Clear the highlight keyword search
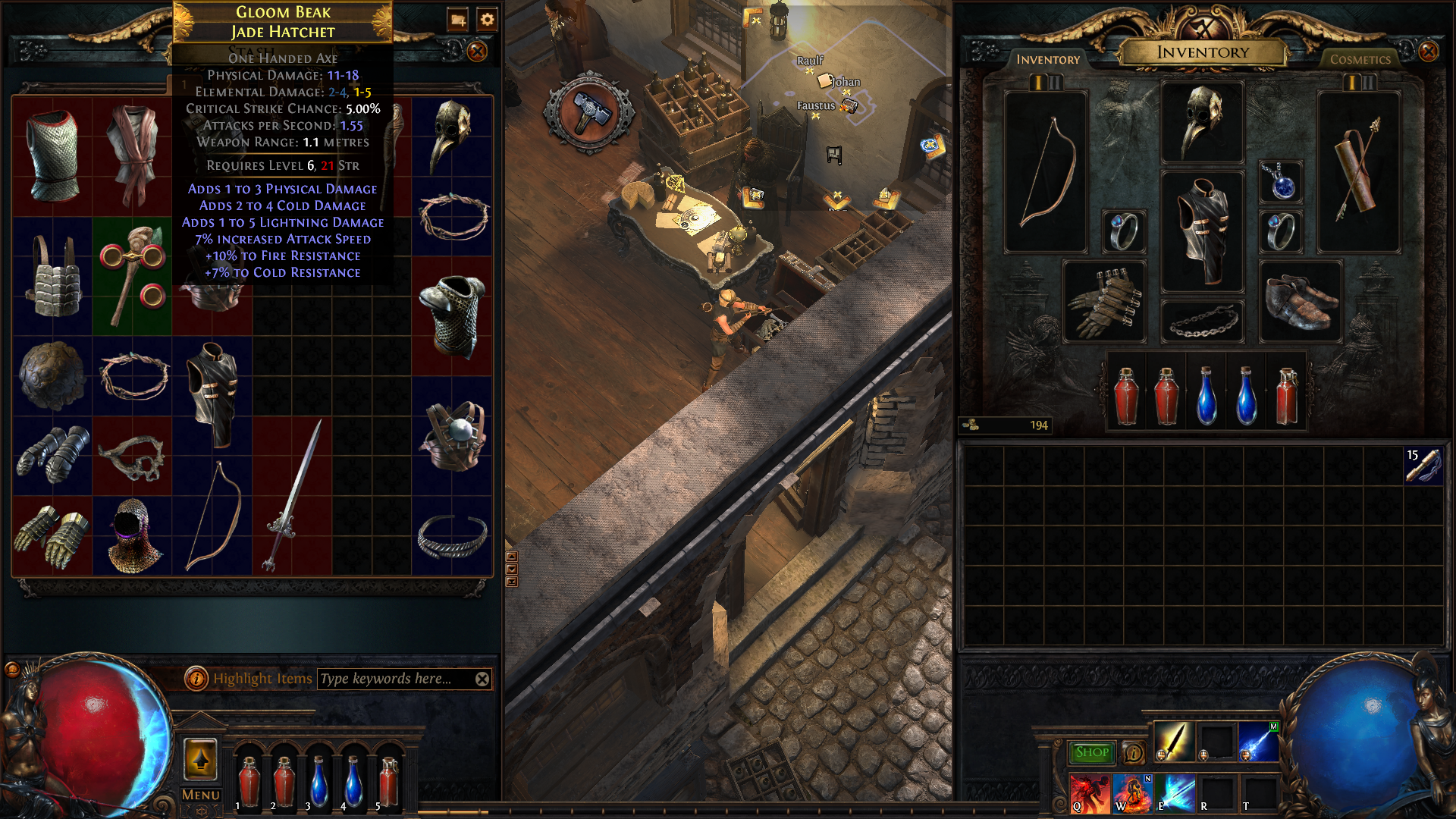Image resolution: width=1456 pixels, height=819 pixels. tap(482, 679)
